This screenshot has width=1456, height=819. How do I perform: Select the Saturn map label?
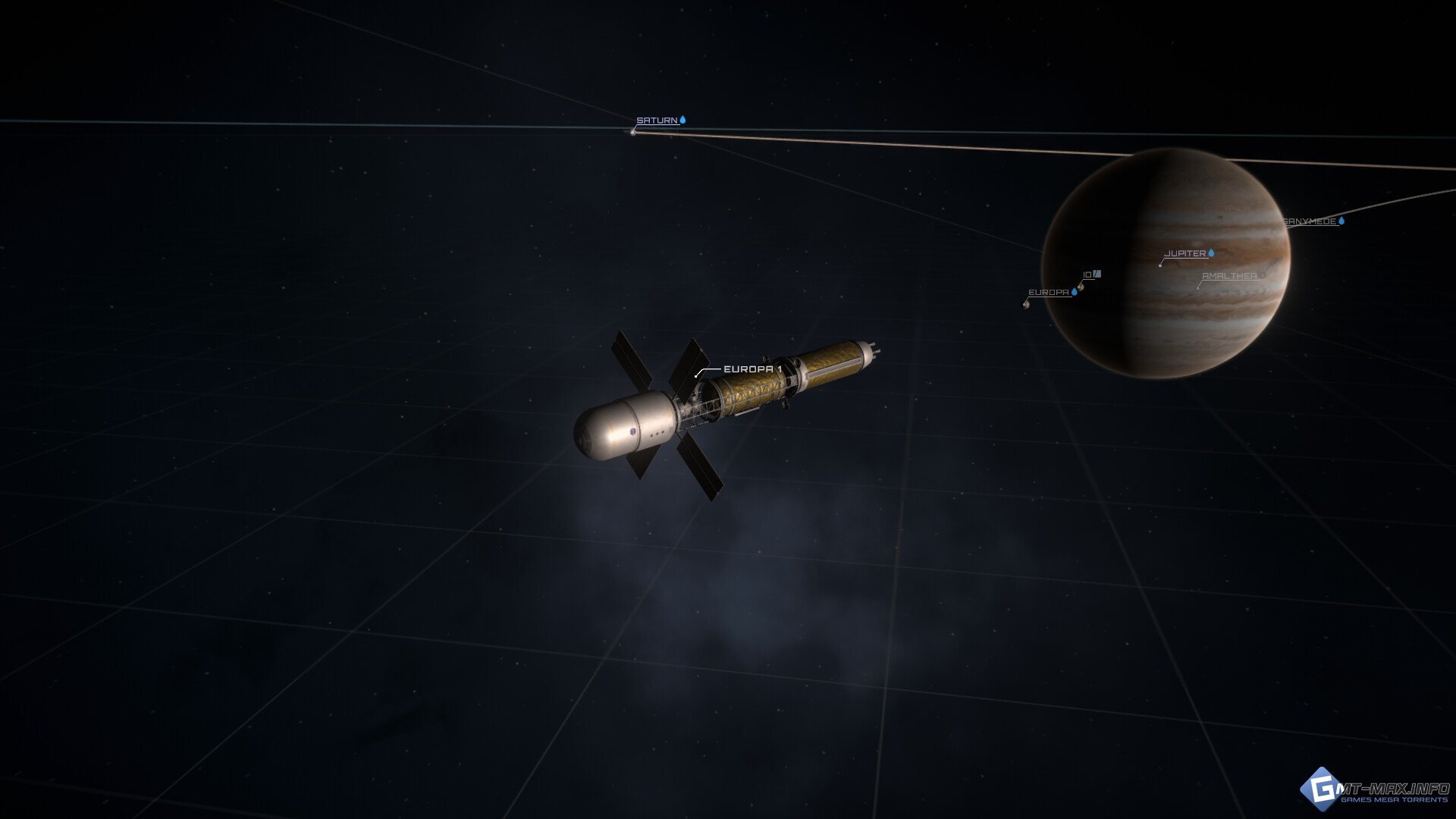tap(657, 121)
